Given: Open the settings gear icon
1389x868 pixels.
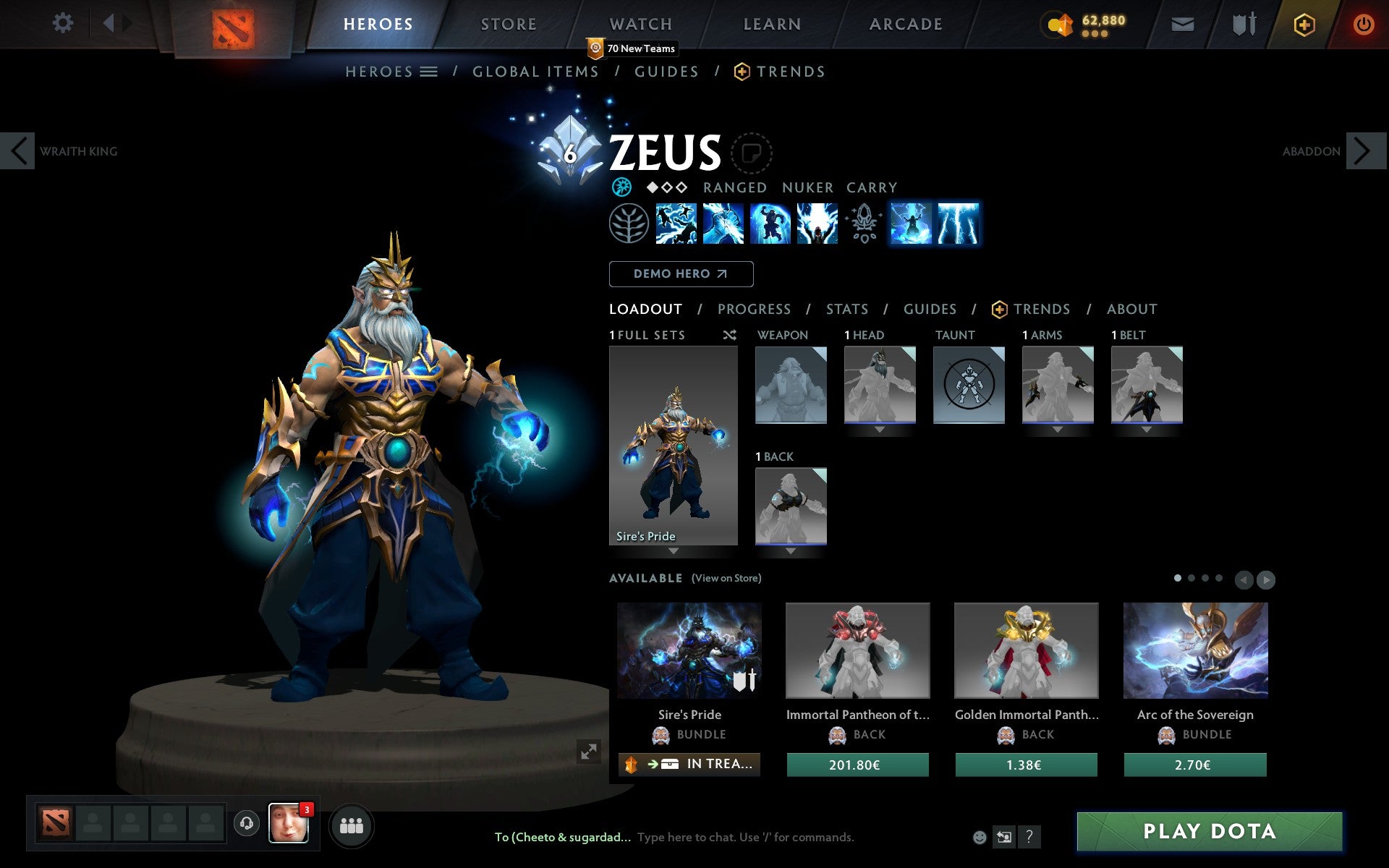Looking at the screenshot, I should (64, 23).
